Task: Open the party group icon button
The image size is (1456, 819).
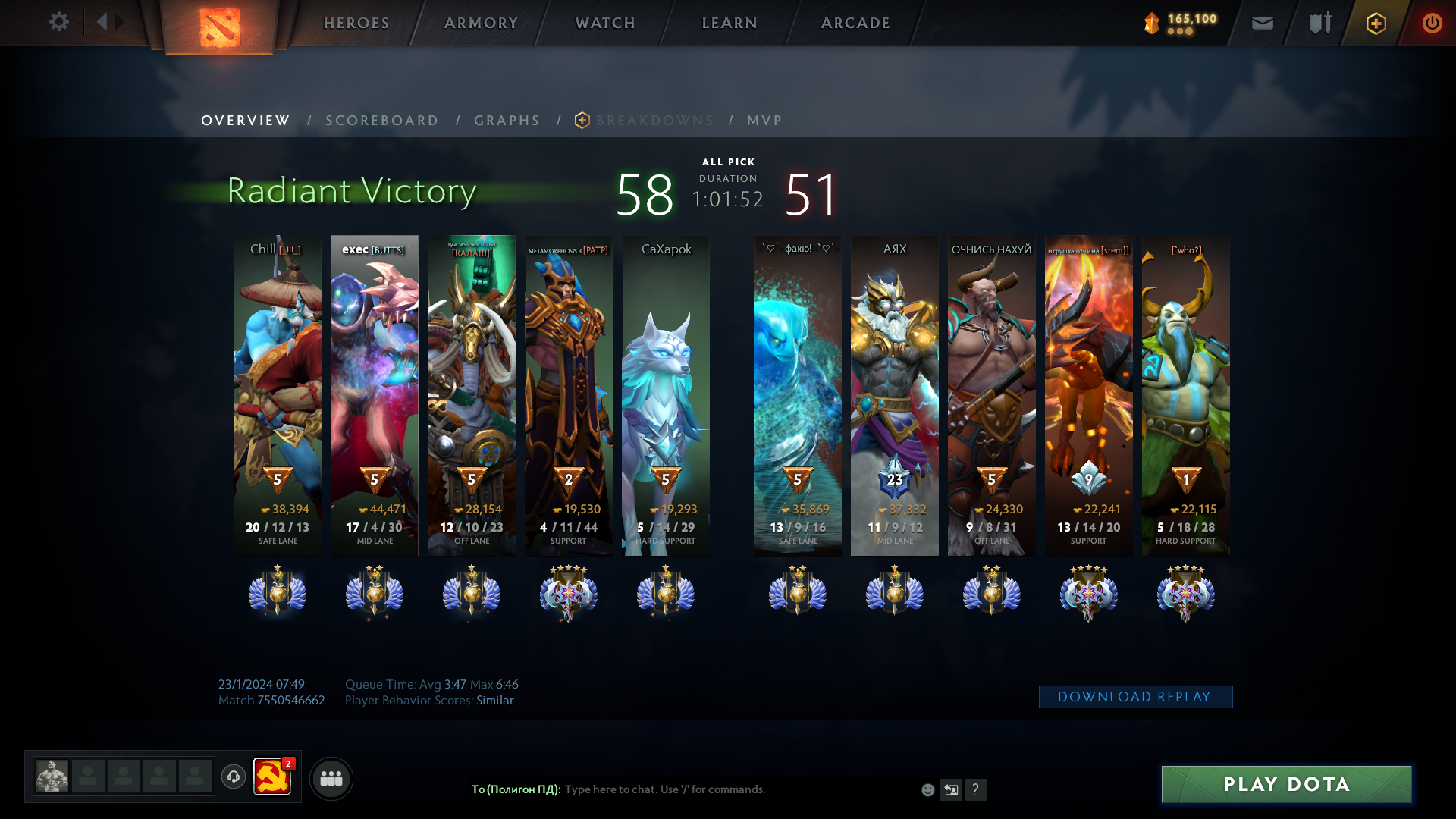Action: (x=331, y=779)
